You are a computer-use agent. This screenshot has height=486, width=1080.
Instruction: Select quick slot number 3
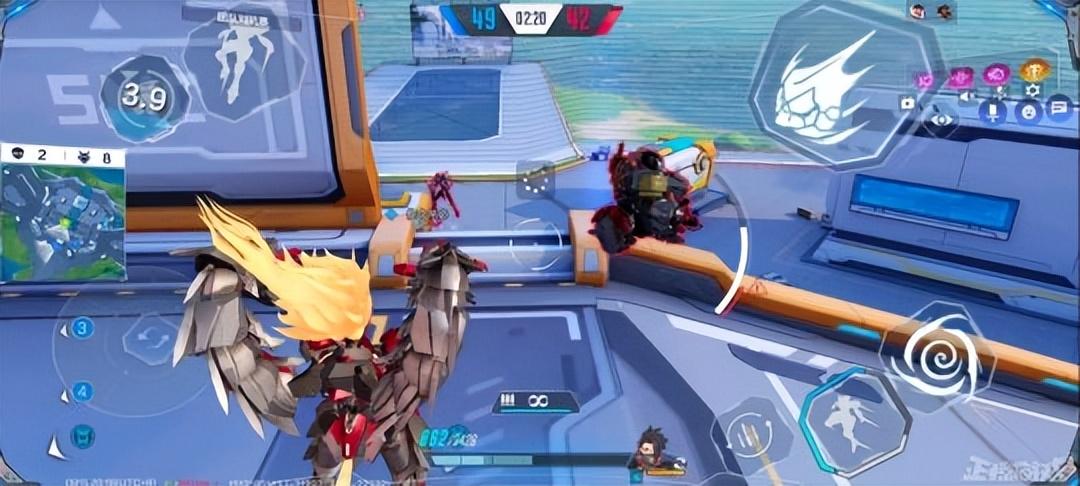(82, 328)
